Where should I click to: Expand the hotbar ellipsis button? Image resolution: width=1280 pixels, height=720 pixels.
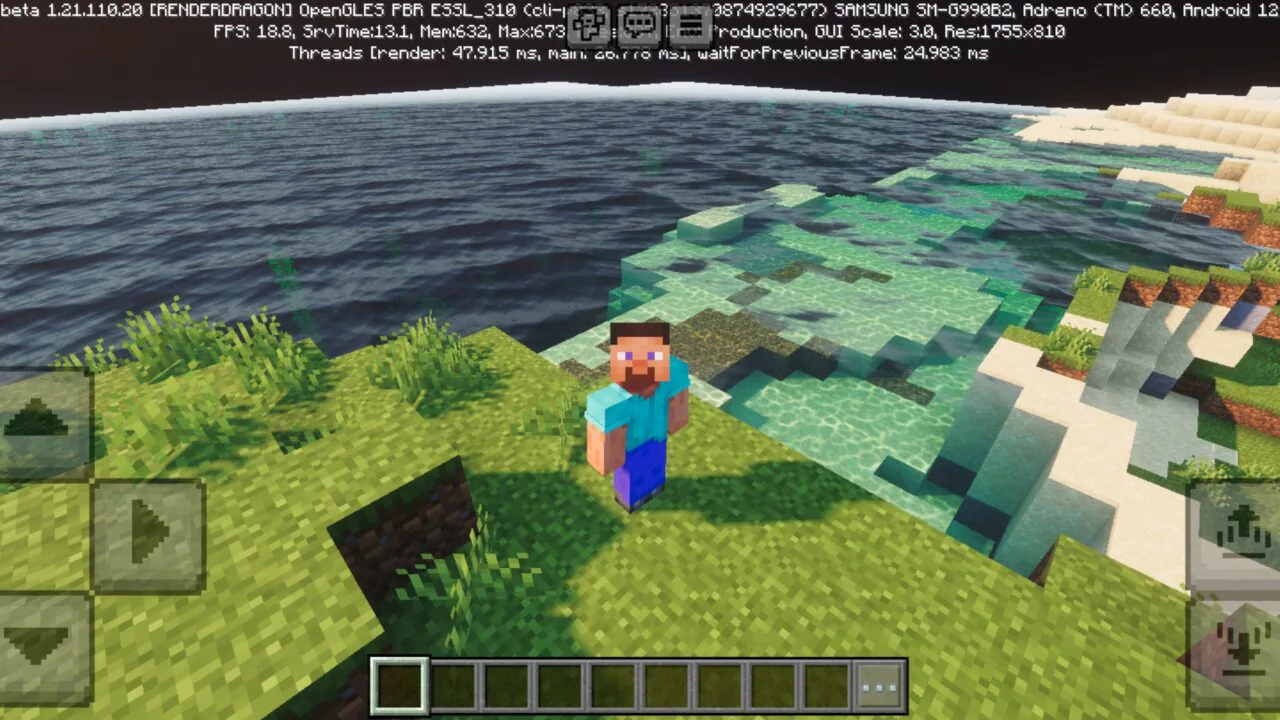879,684
